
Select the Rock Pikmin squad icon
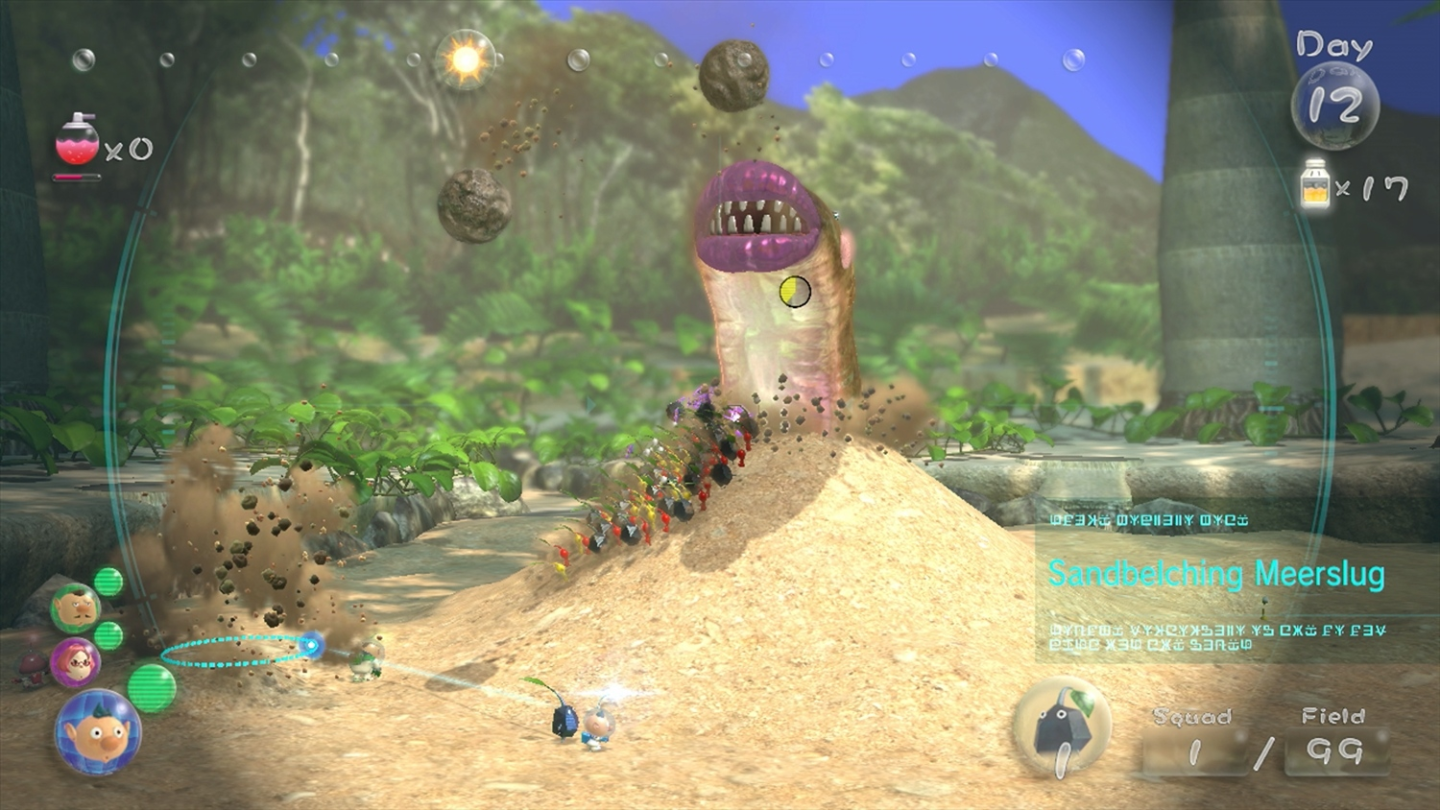tap(1064, 727)
